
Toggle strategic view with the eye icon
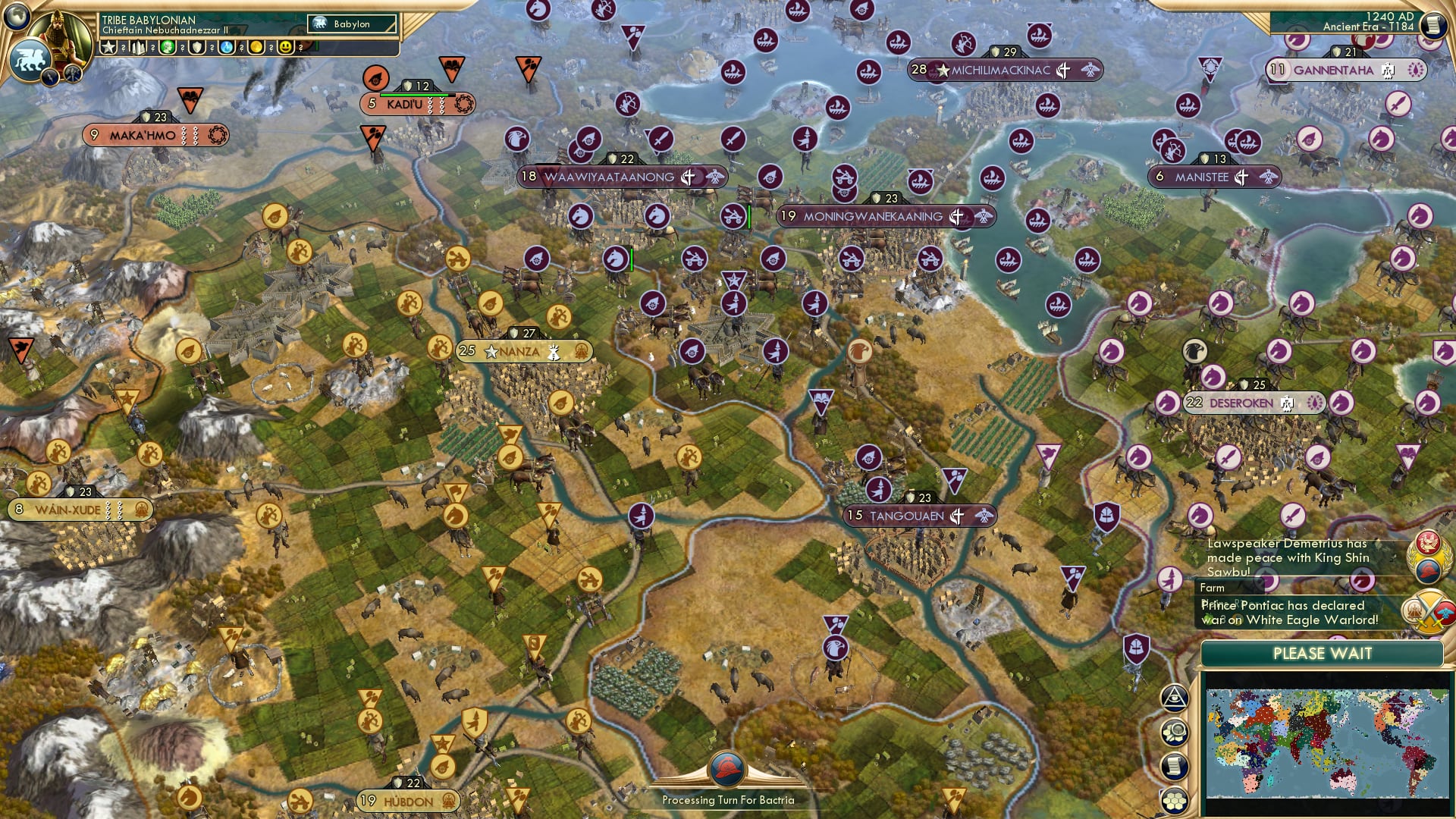tap(1174, 698)
